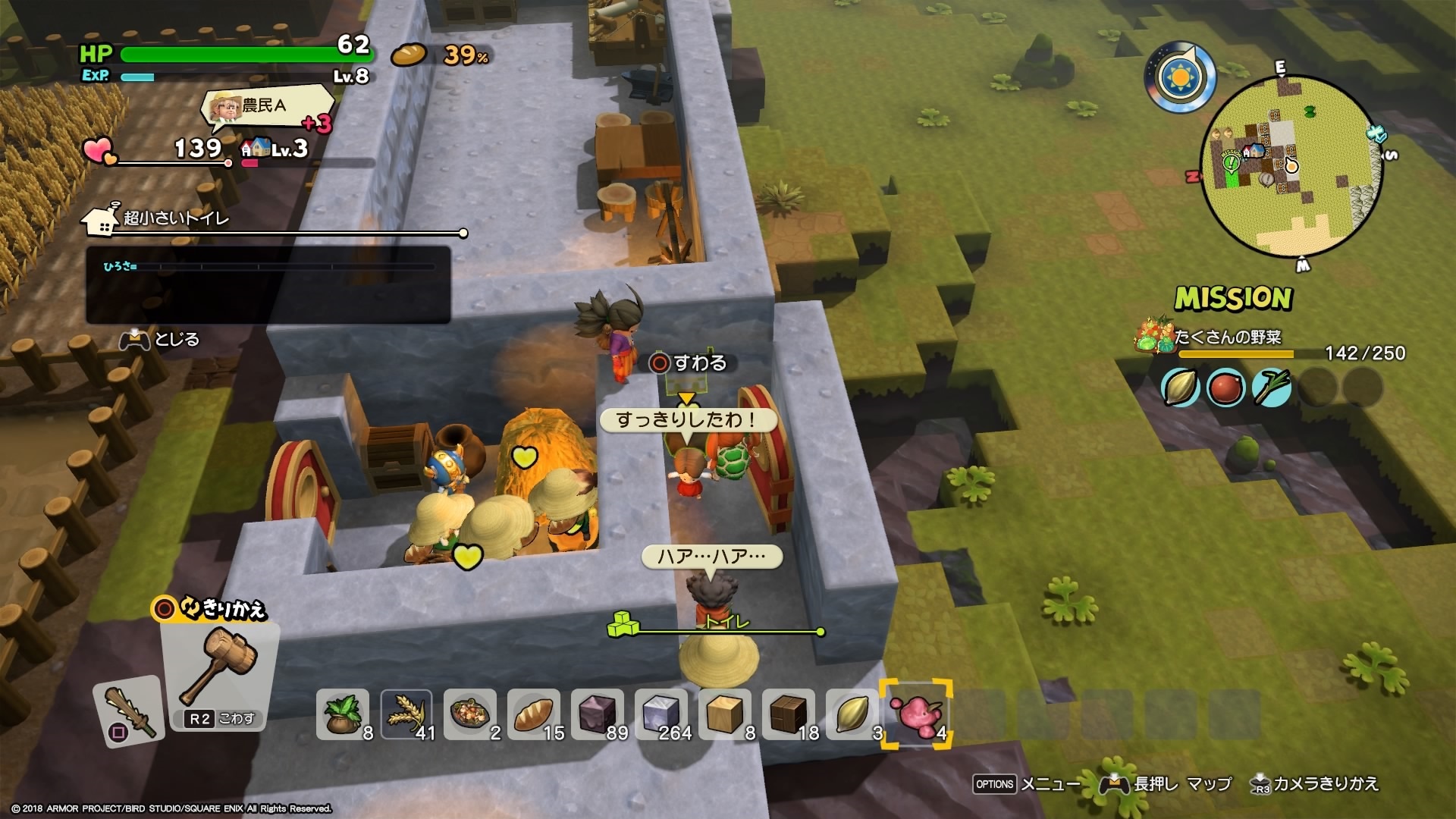Click the green leek crop icon
This screenshot has width=1456, height=819.
(x=1272, y=388)
